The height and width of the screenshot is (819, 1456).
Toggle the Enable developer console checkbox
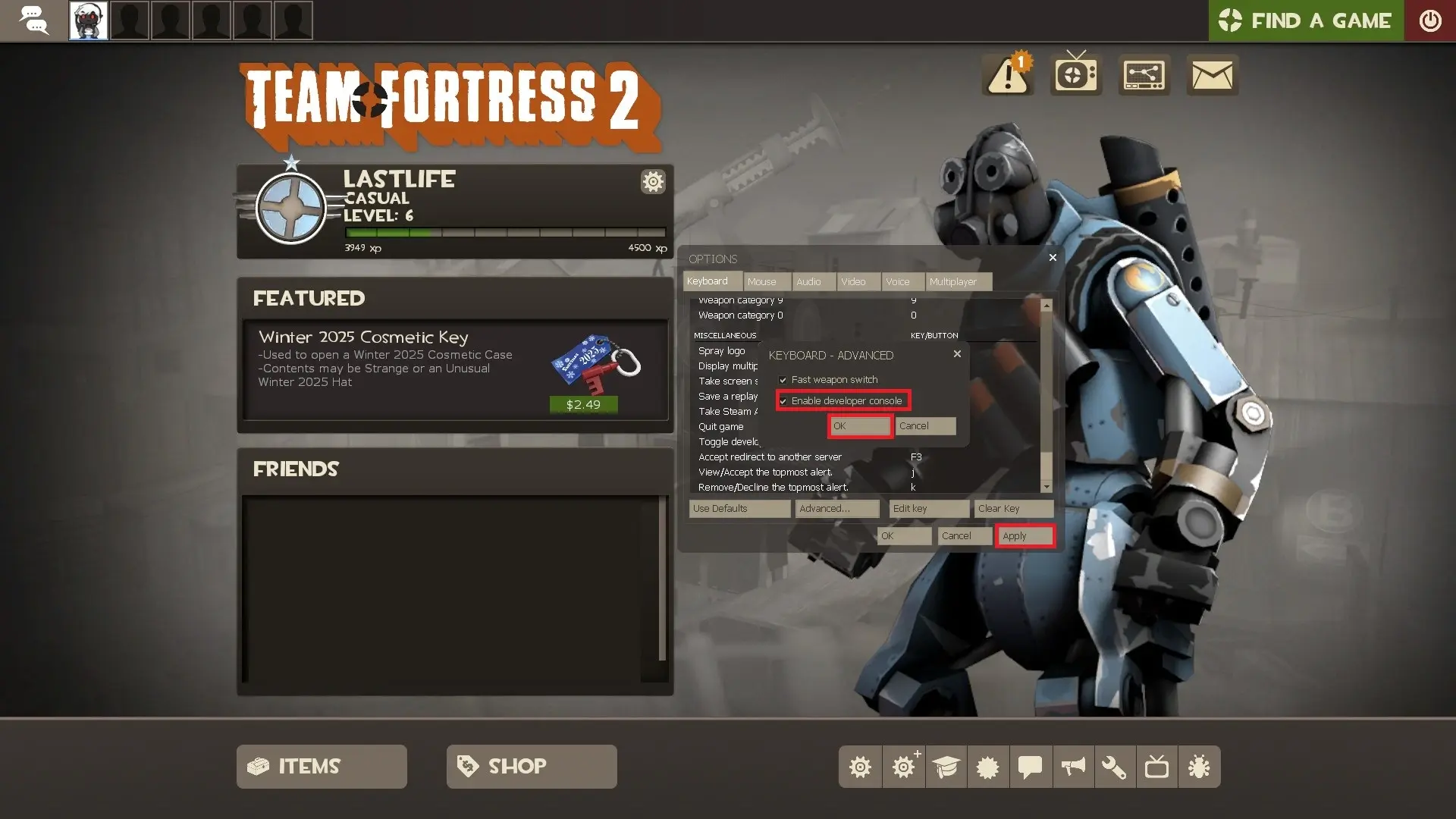pyautogui.click(x=783, y=401)
